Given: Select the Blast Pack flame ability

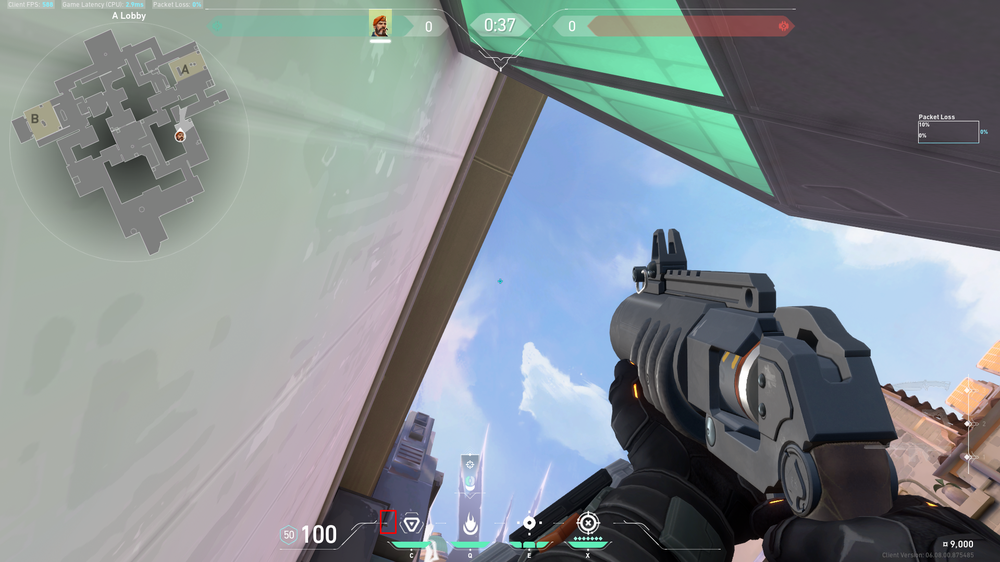Looking at the screenshot, I should [x=470, y=523].
